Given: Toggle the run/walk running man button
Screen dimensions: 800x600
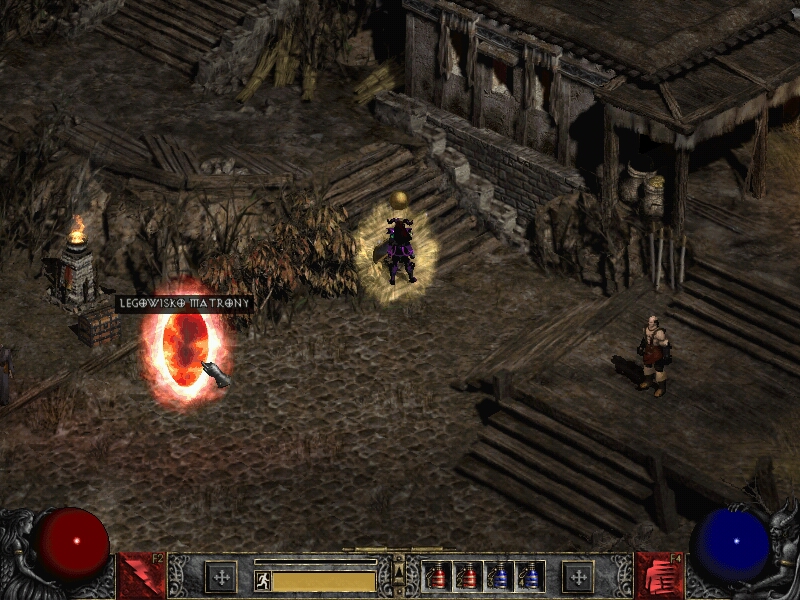Looking at the screenshot, I should tap(263, 580).
